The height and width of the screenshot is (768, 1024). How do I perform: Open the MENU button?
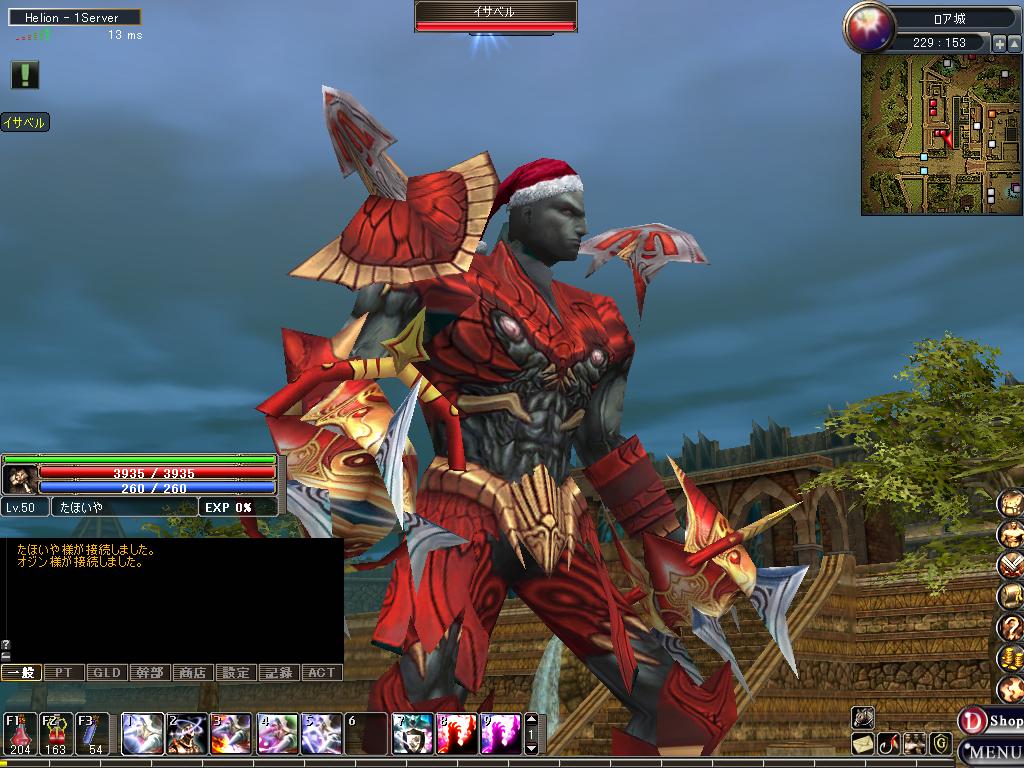pos(992,751)
